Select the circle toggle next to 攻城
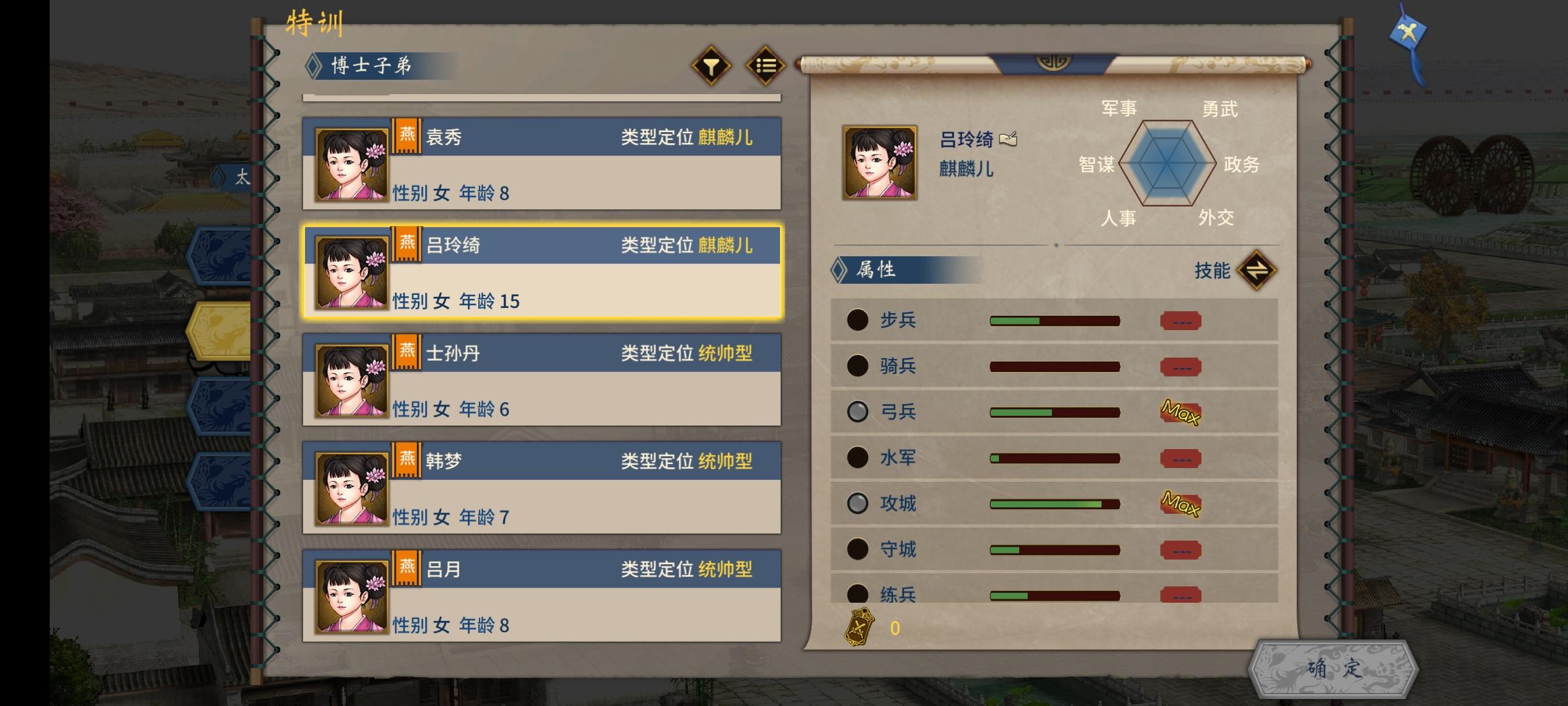The height and width of the screenshot is (706, 1568). coord(857,504)
